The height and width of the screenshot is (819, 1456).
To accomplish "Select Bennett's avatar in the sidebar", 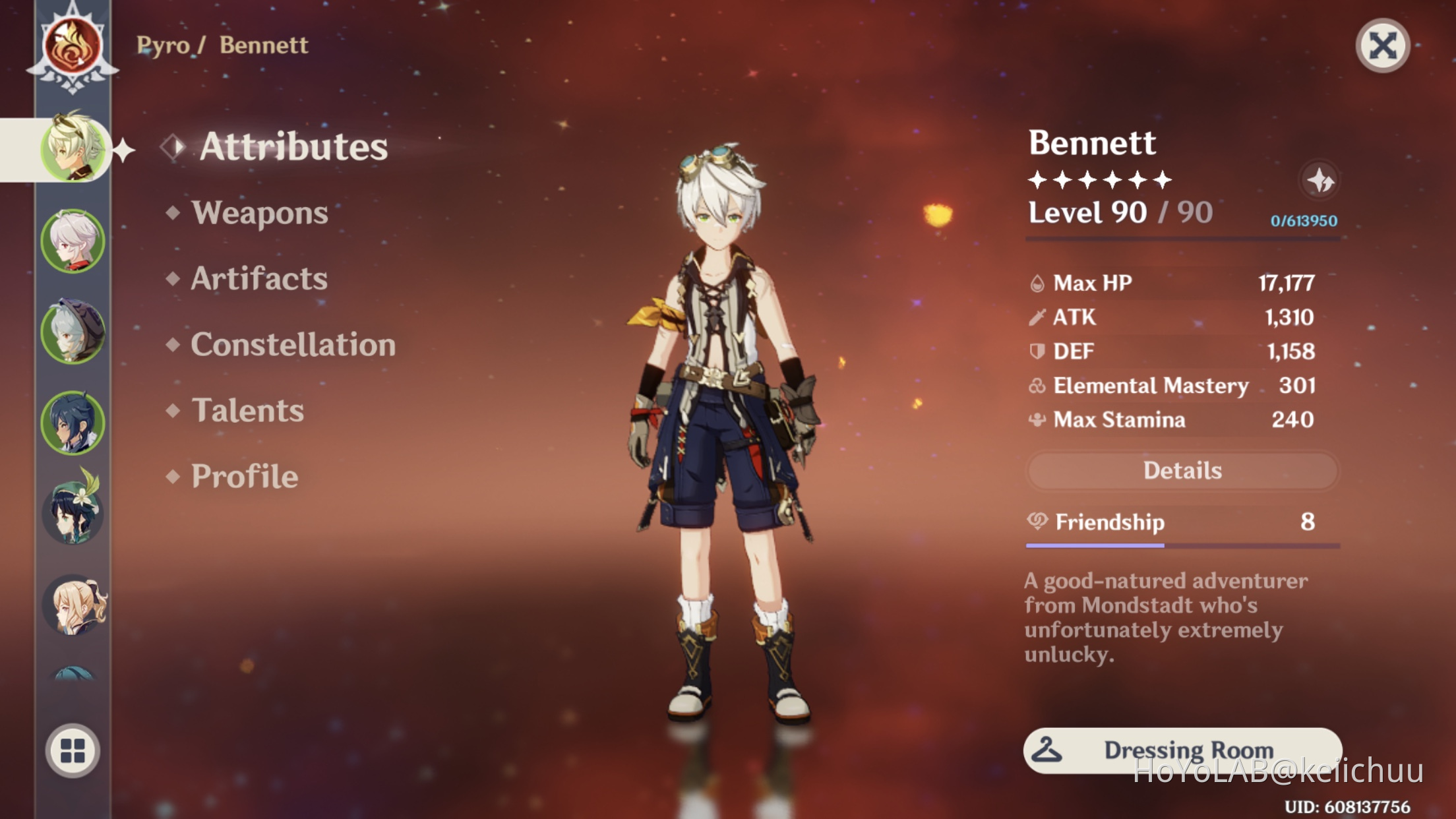I will point(73,150).
